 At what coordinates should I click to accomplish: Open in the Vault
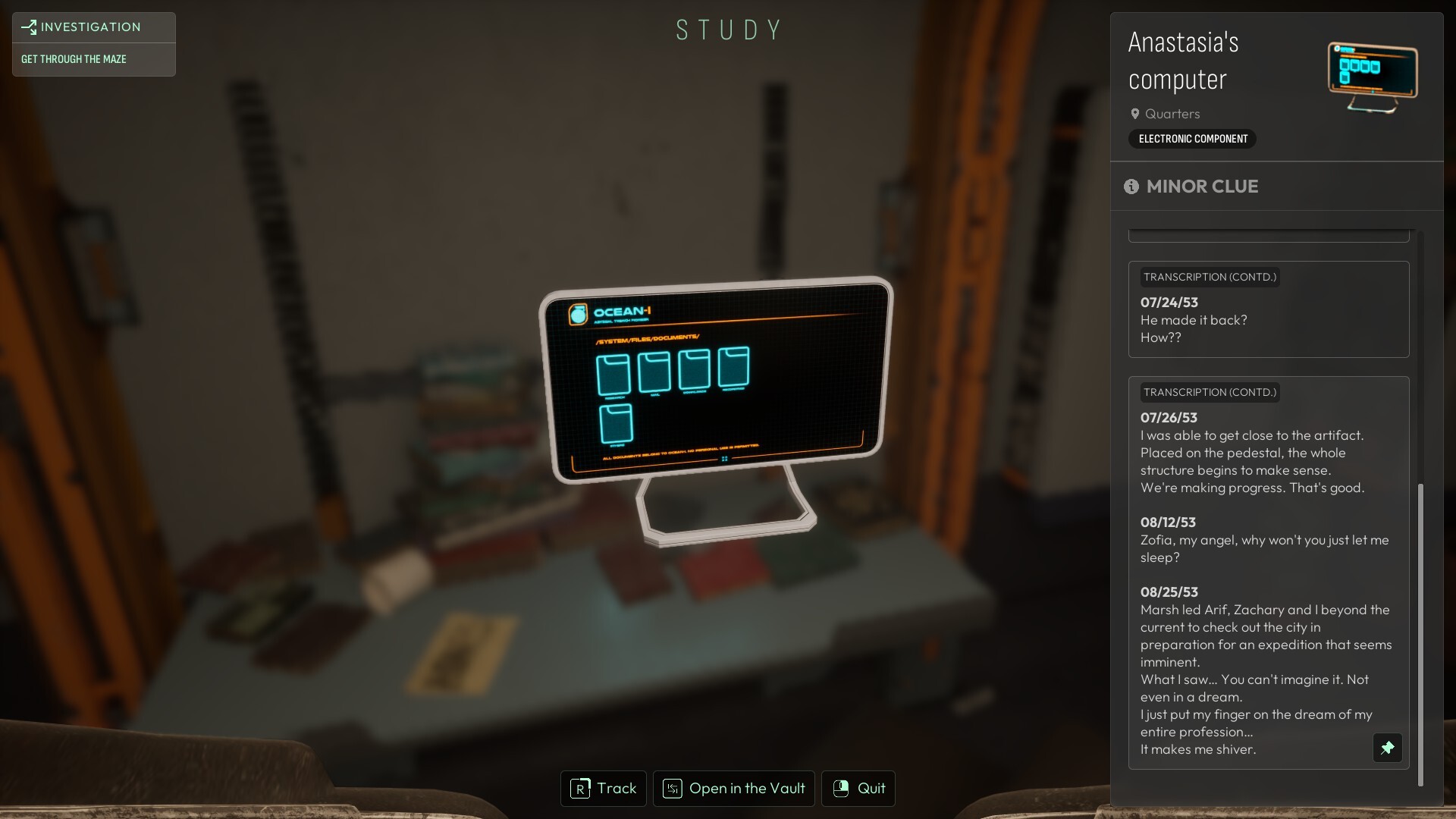point(733,789)
